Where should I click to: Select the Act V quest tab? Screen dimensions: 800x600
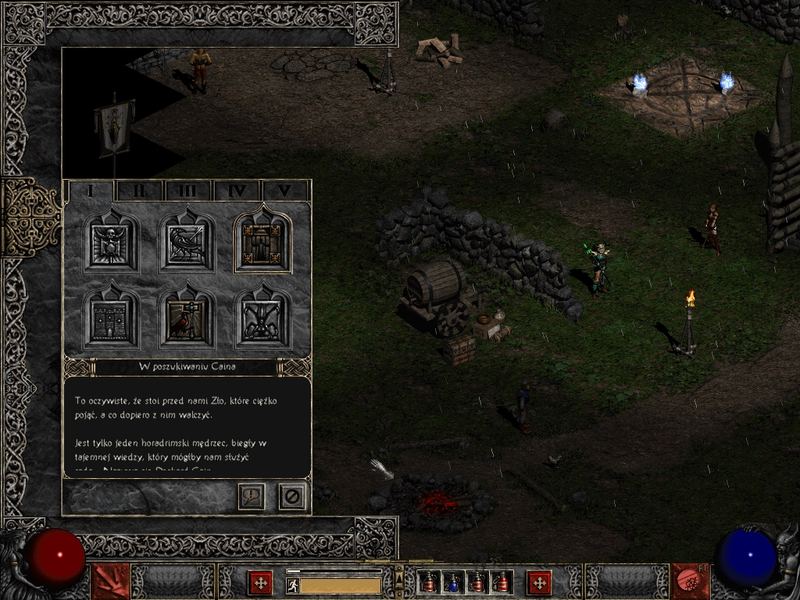(x=286, y=190)
